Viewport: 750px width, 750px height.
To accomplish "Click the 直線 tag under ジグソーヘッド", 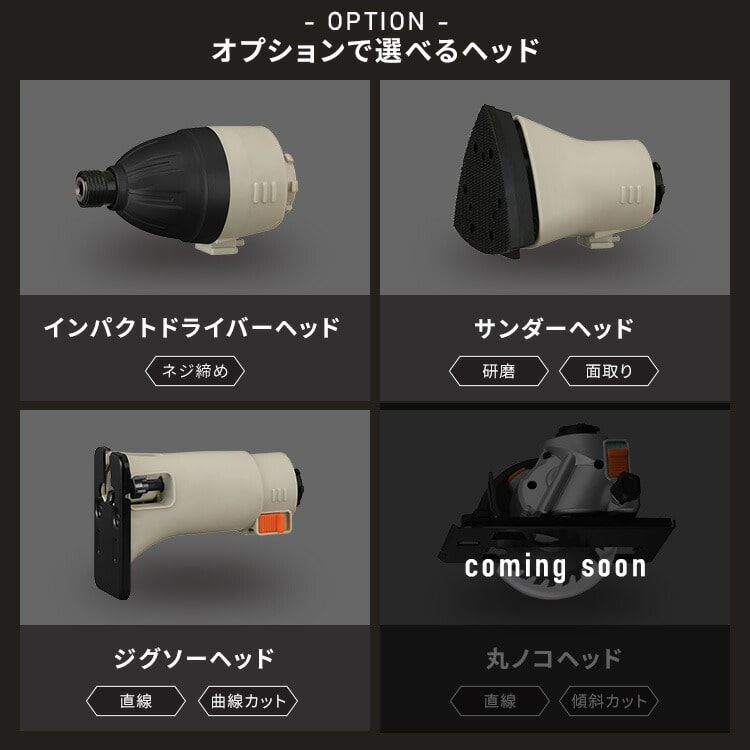I will pyautogui.click(x=136, y=701).
